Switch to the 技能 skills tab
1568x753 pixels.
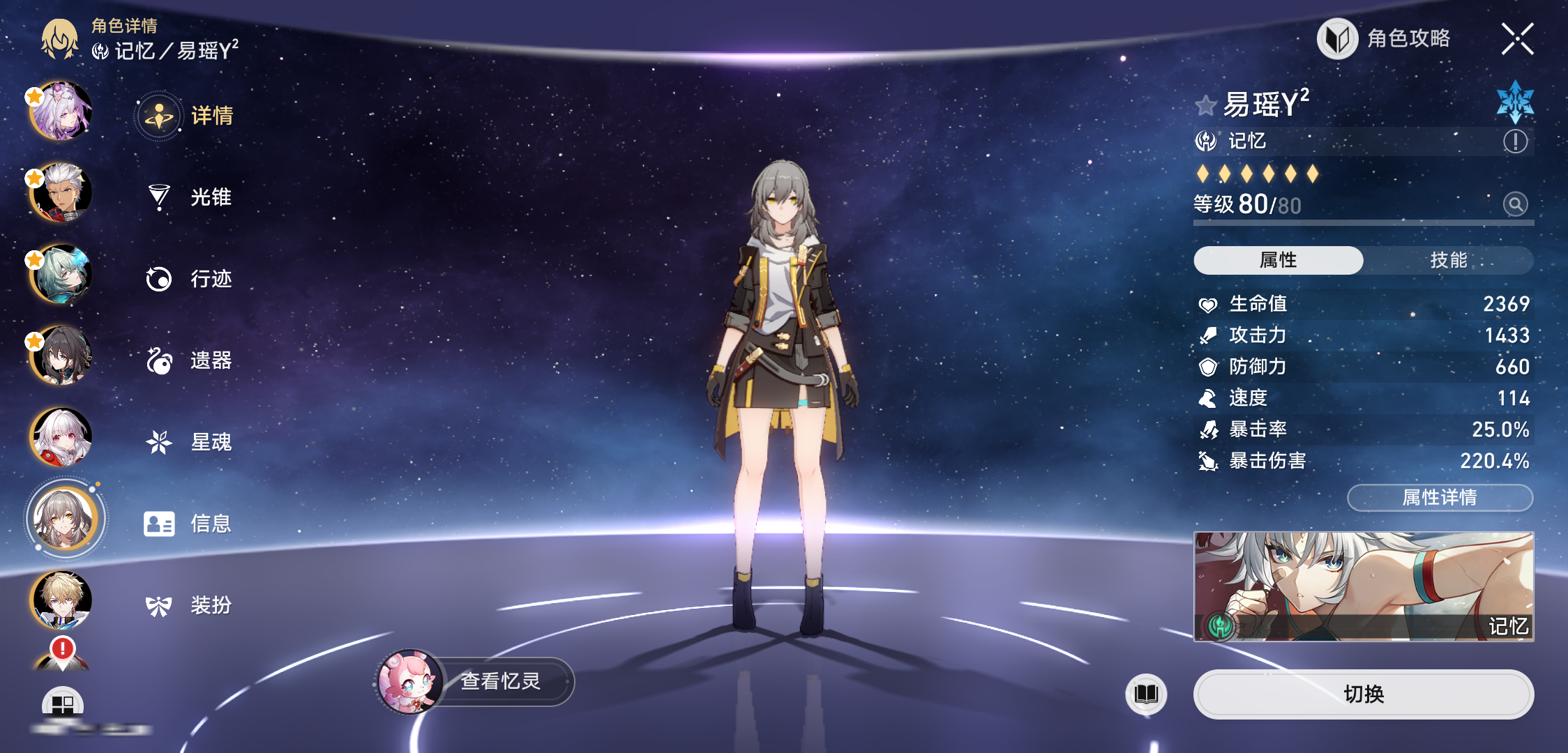click(1448, 260)
